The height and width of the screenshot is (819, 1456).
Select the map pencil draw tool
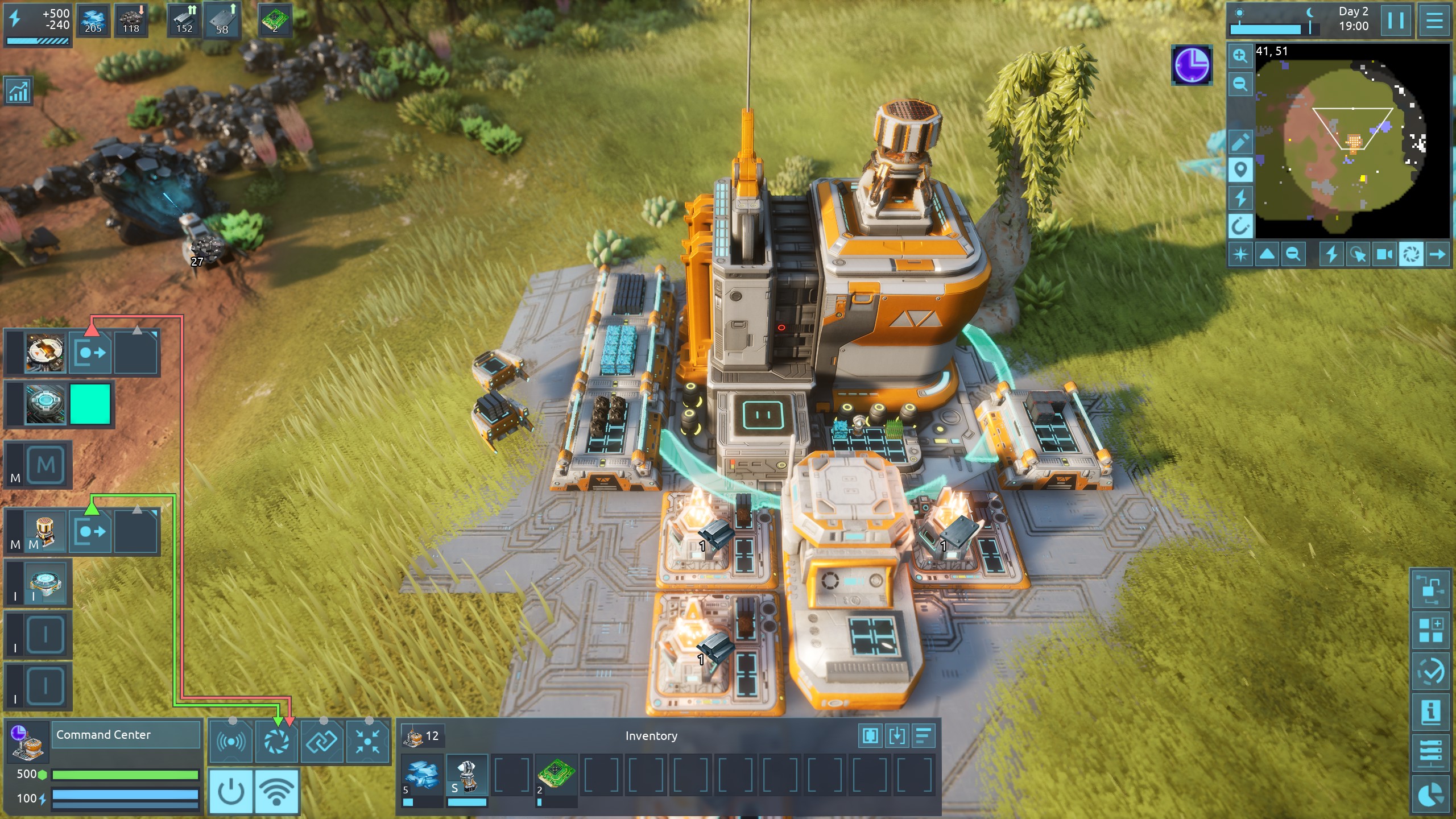pyautogui.click(x=1240, y=142)
